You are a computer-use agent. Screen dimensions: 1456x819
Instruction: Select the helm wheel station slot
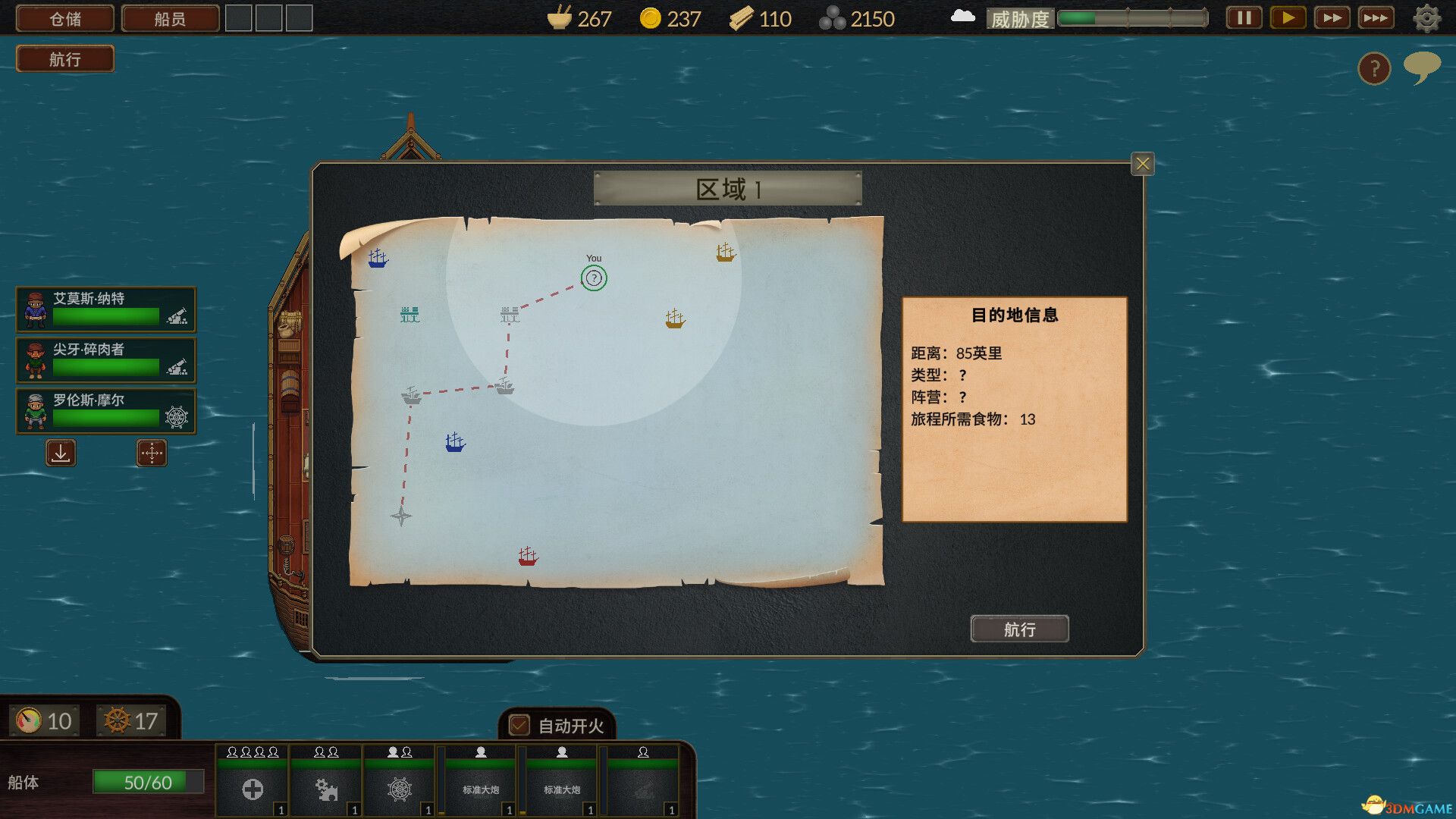coord(400,789)
